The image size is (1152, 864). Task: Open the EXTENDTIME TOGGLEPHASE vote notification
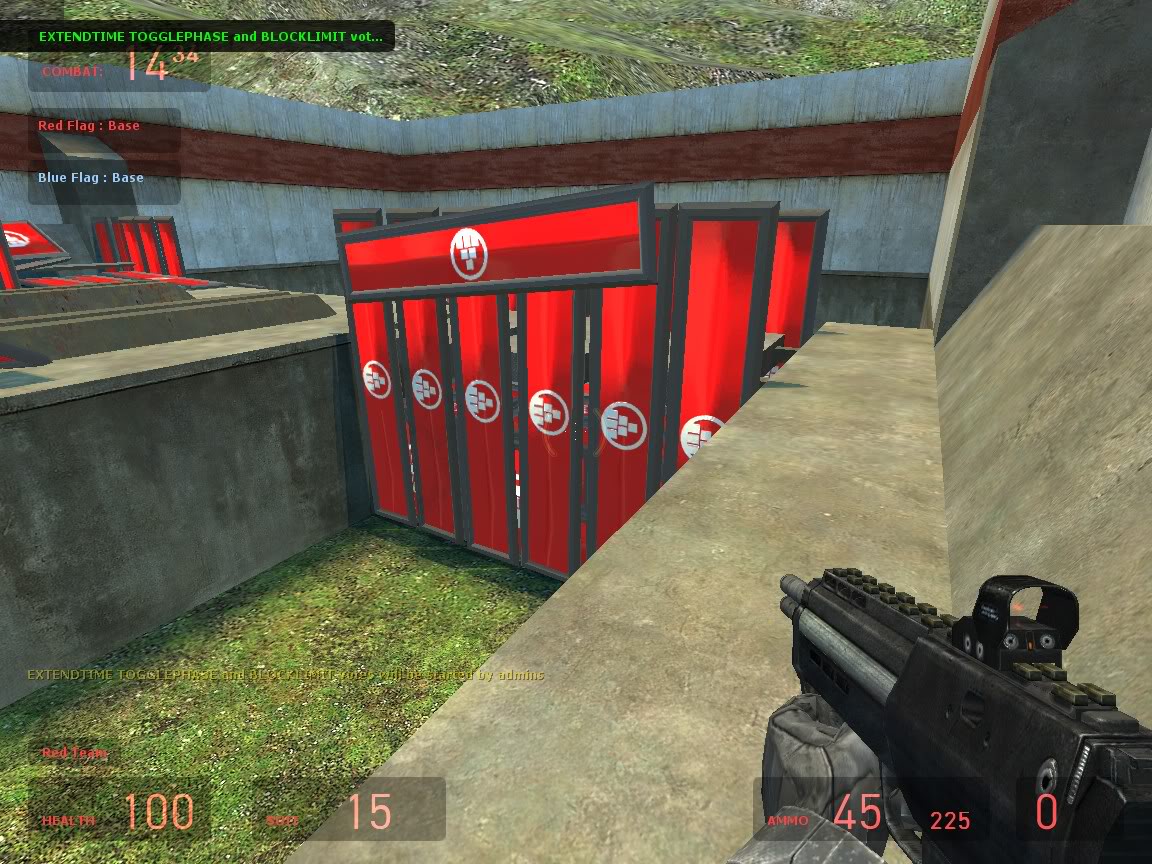click(210, 36)
